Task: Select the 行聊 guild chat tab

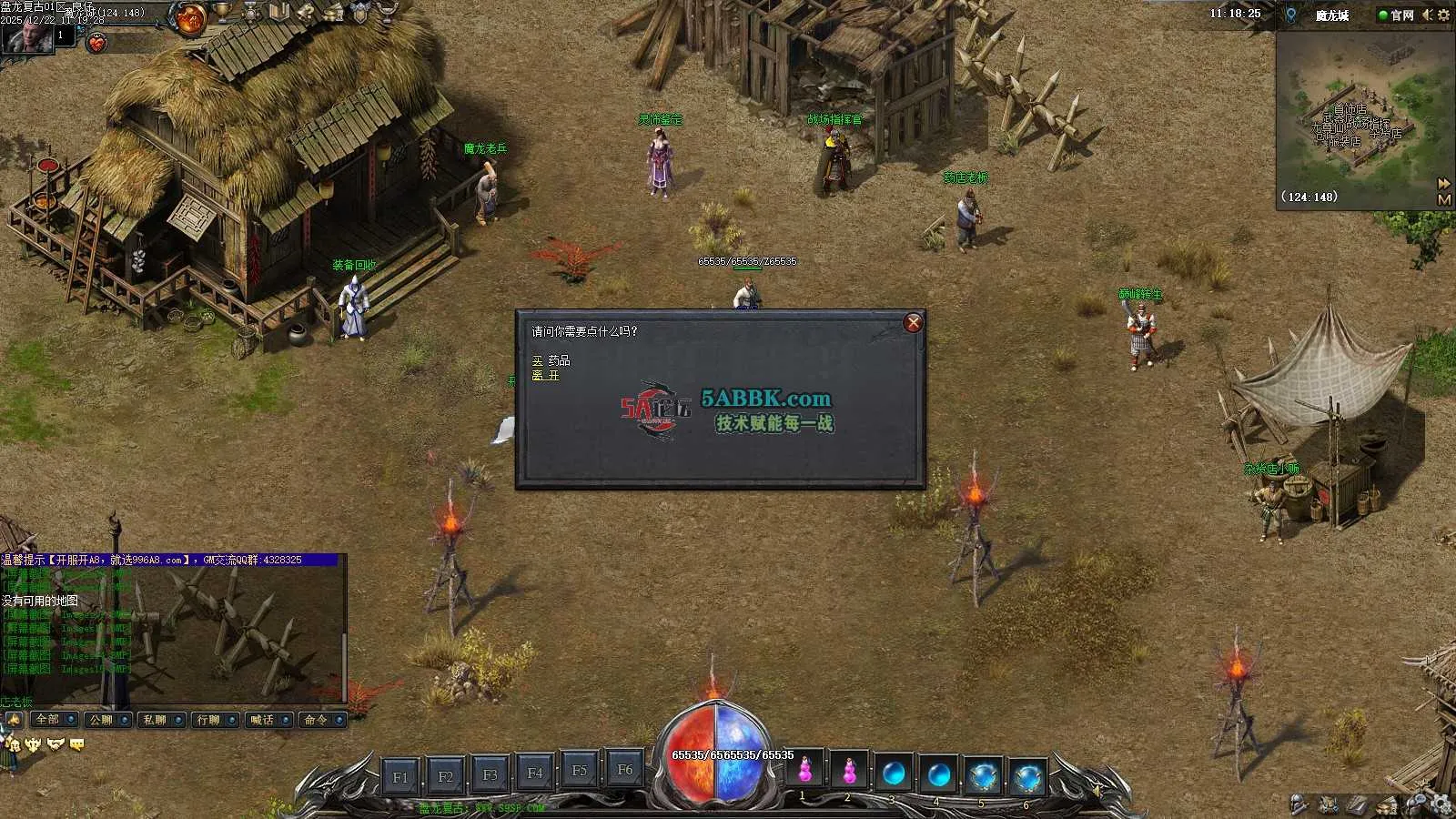Action: coord(209,720)
